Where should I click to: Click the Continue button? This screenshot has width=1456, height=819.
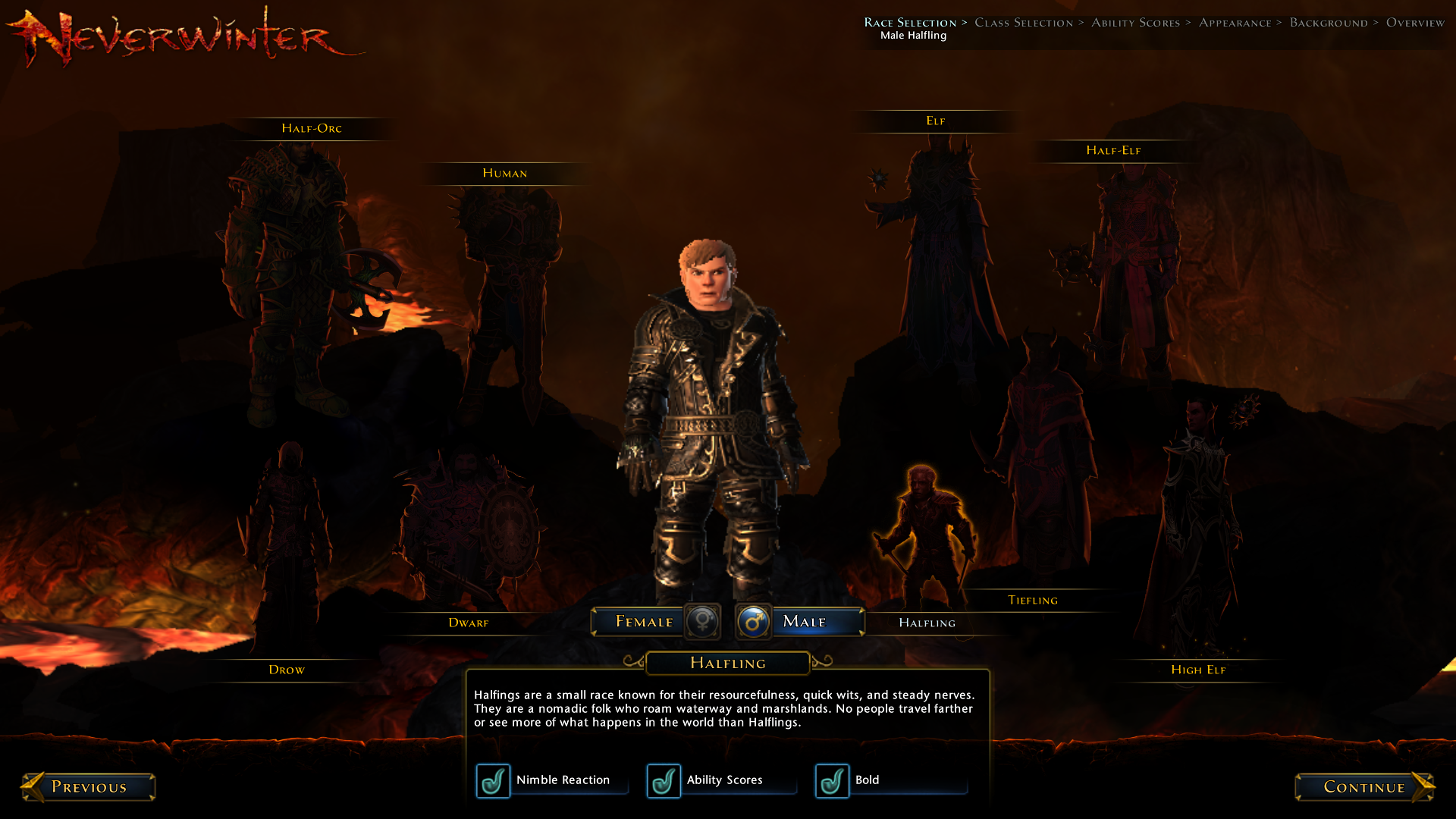tap(1363, 787)
